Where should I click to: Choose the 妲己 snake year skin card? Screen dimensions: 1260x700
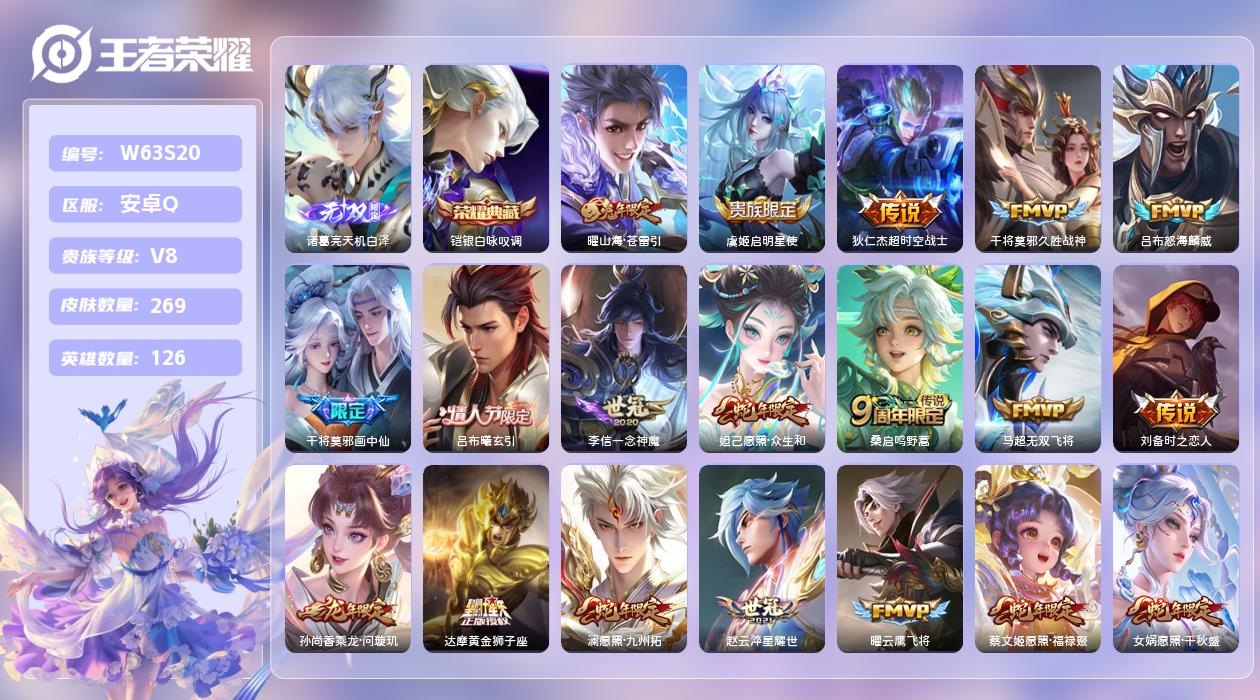[x=762, y=358]
